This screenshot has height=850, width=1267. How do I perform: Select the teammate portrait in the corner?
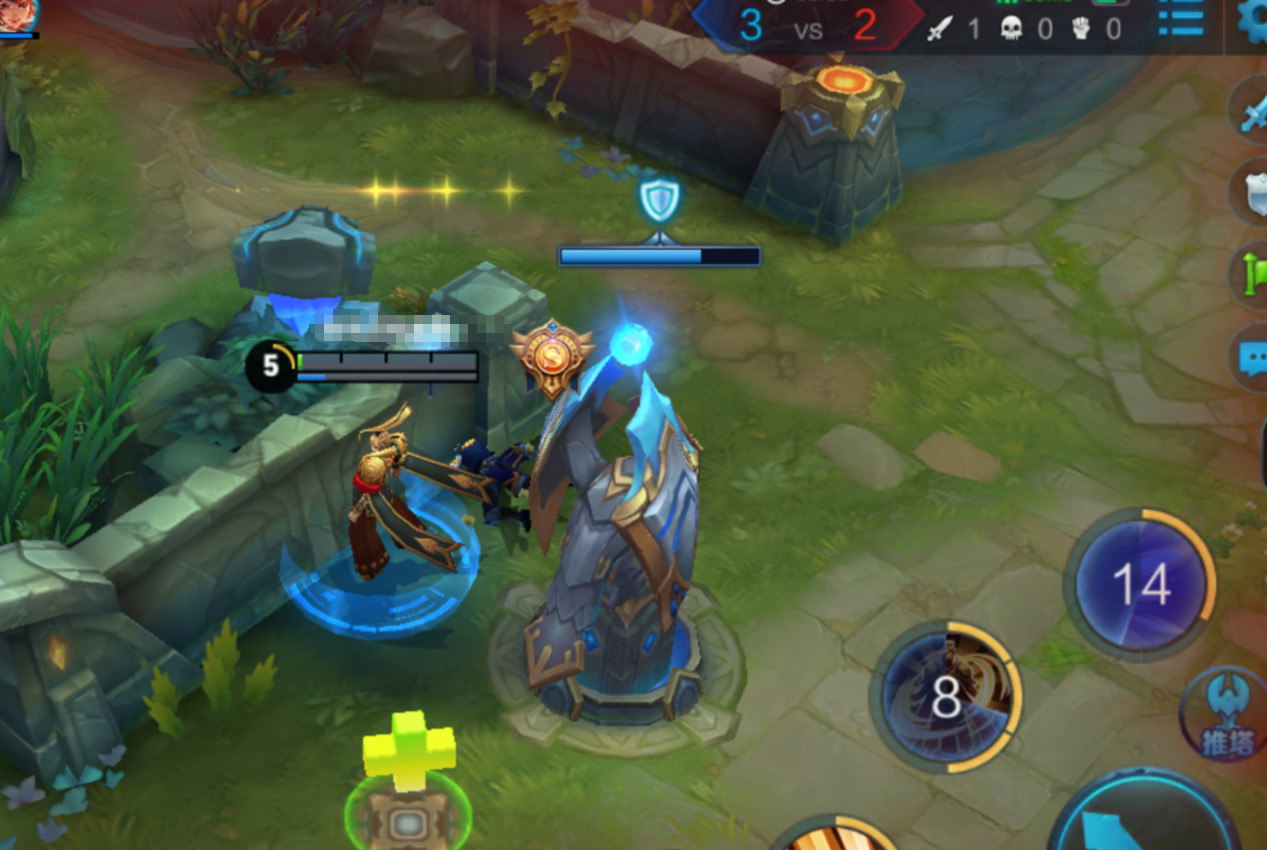pyautogui.click(x=17, y=14)
